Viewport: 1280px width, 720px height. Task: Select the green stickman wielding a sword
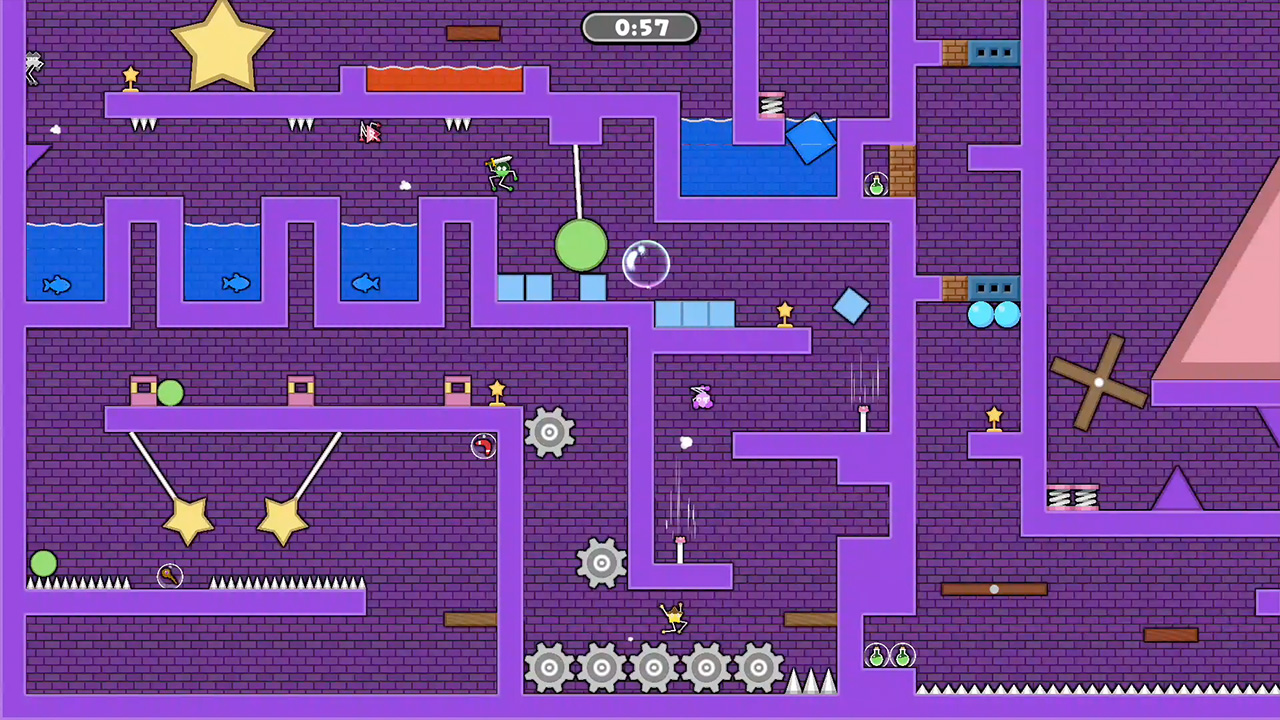pyautogui.click(x=500, y=175)
